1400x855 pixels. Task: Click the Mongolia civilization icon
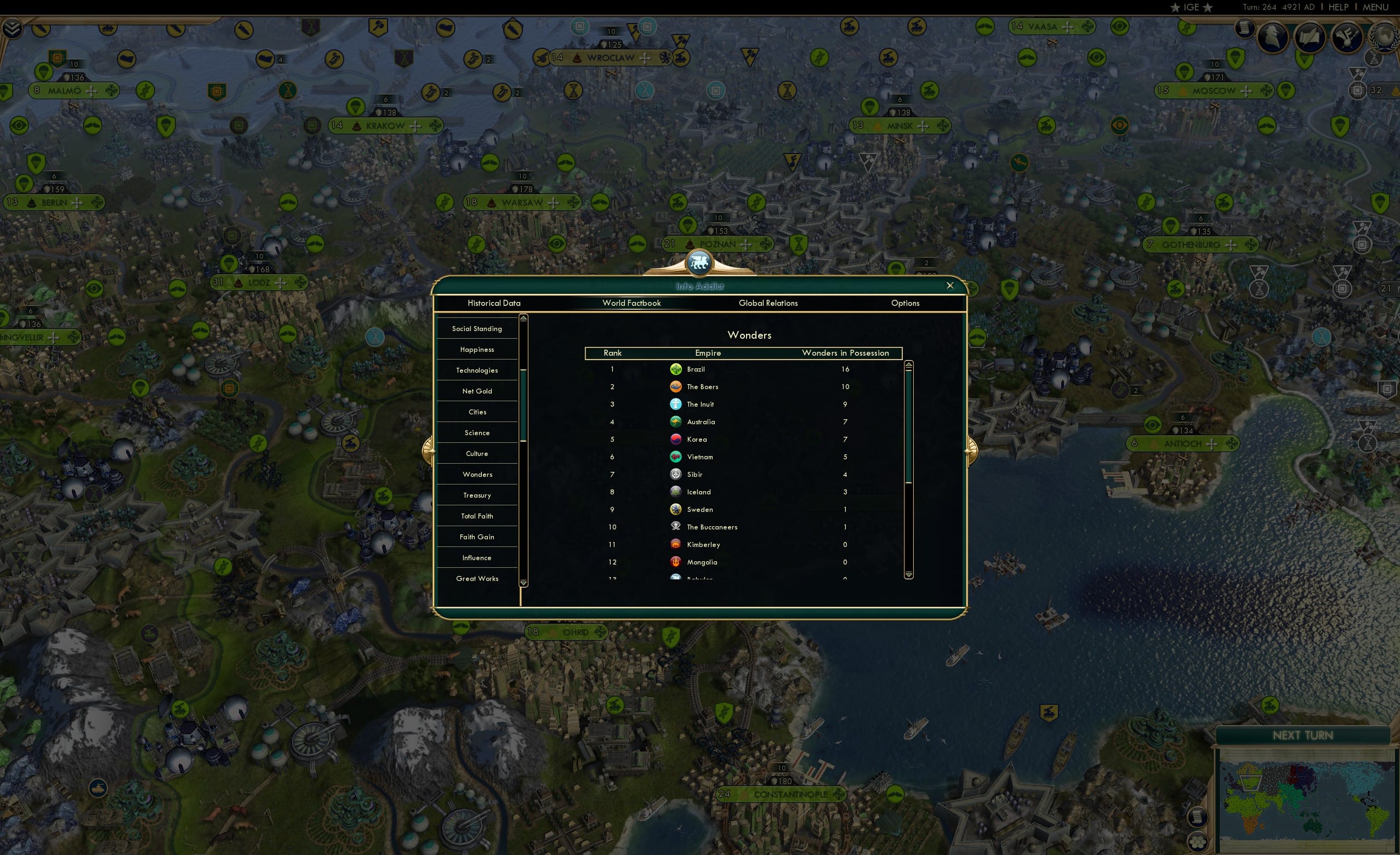click(x=675, y=562)
